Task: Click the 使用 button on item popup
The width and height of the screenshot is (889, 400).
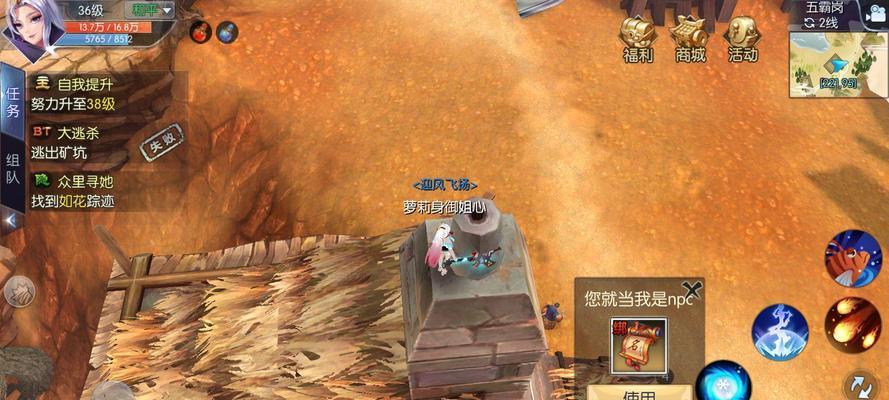Action: (639, 392)
